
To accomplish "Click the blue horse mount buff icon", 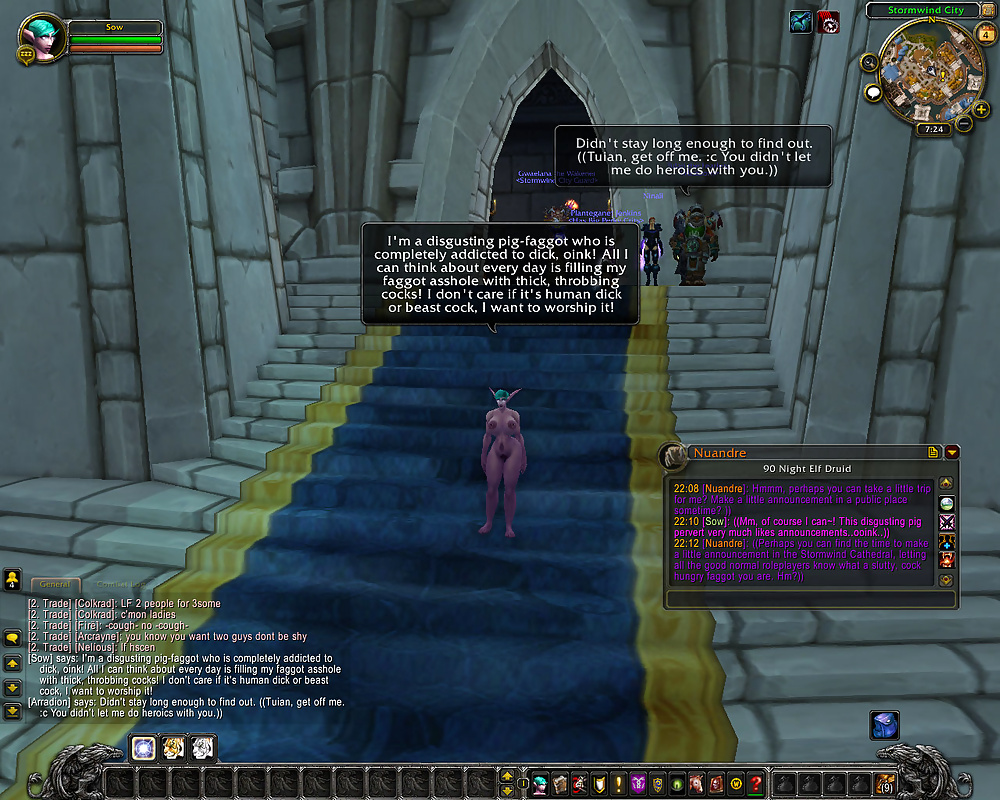I will click(x=800, y=22).
